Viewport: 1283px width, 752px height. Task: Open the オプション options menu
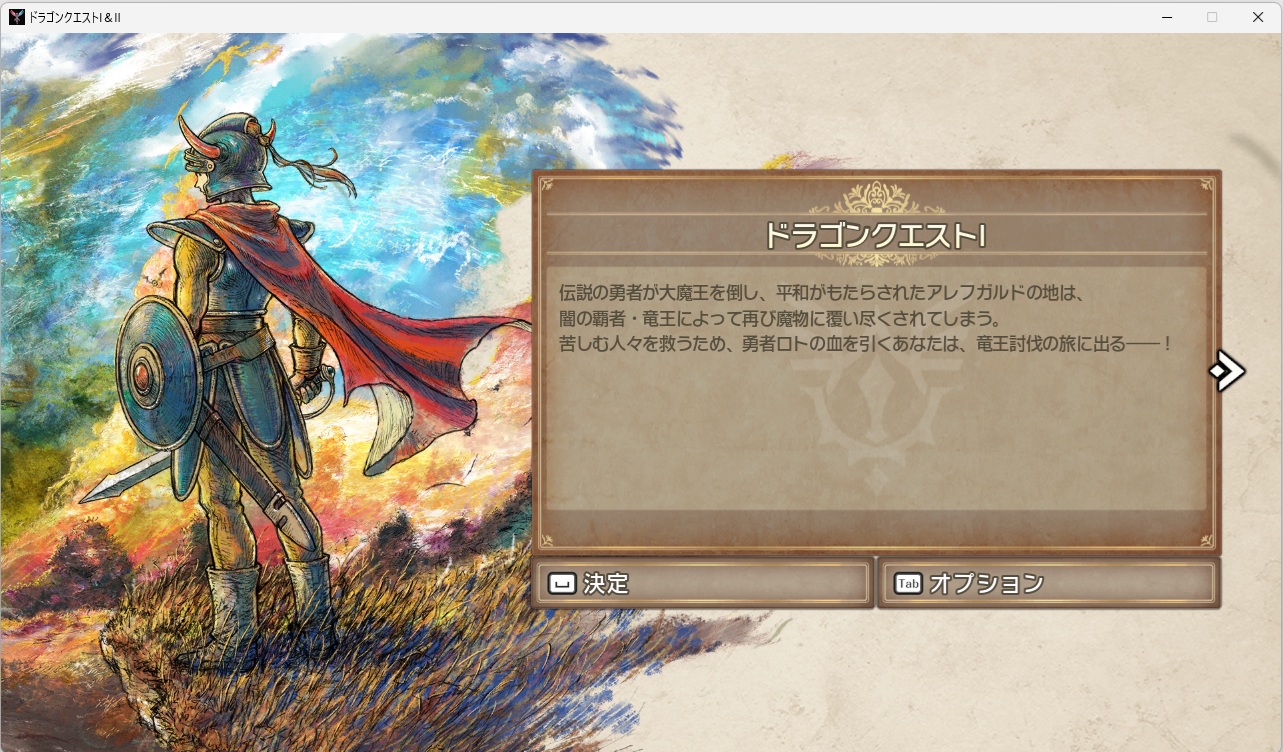(x=1045, y=583)
